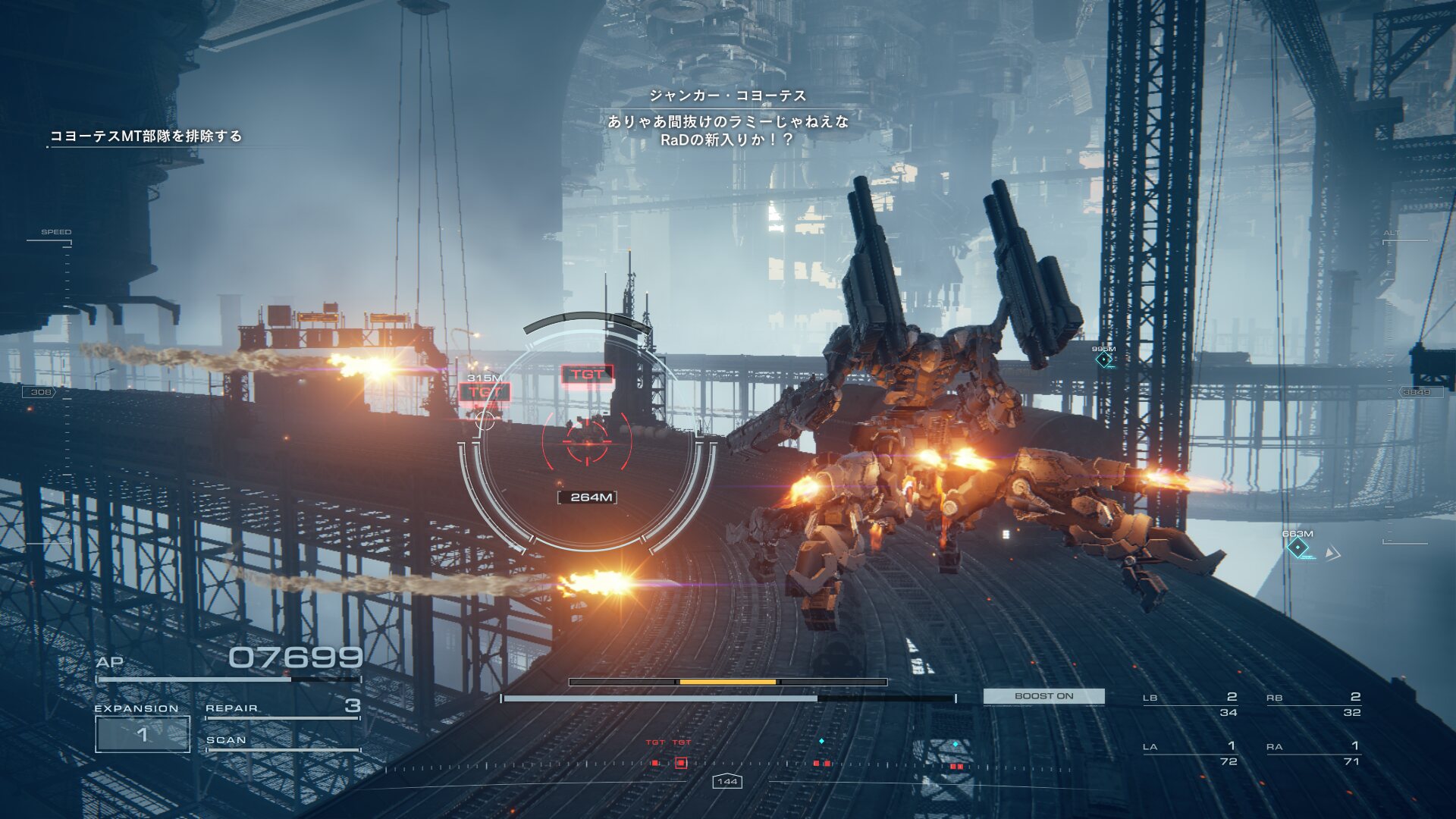This screenshot has width=1456, height=819.
Task: Activate the Expansion slot box
Action: point(142,734)
